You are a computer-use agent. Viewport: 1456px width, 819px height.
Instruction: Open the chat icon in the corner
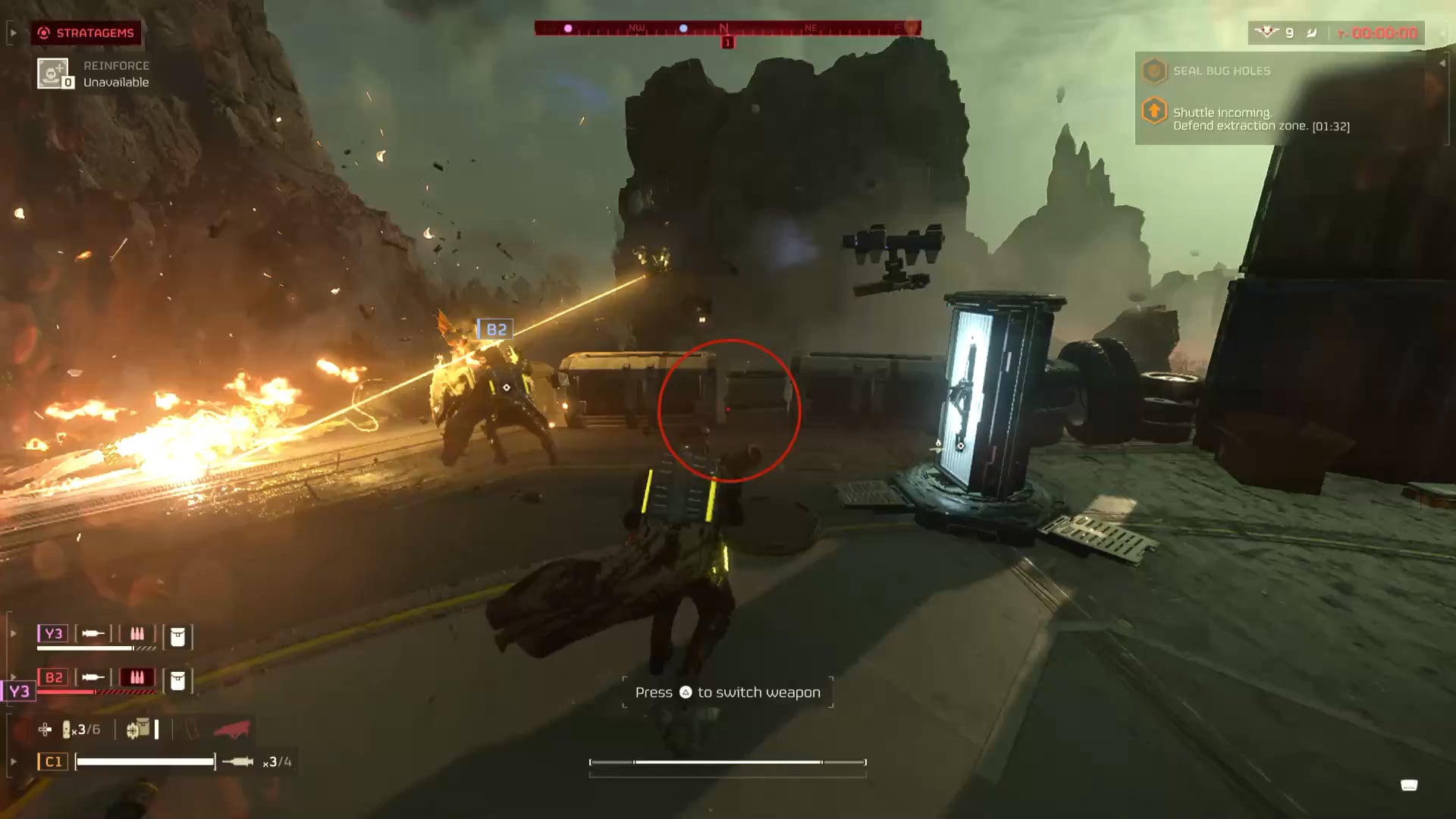tap(1408, 785)
